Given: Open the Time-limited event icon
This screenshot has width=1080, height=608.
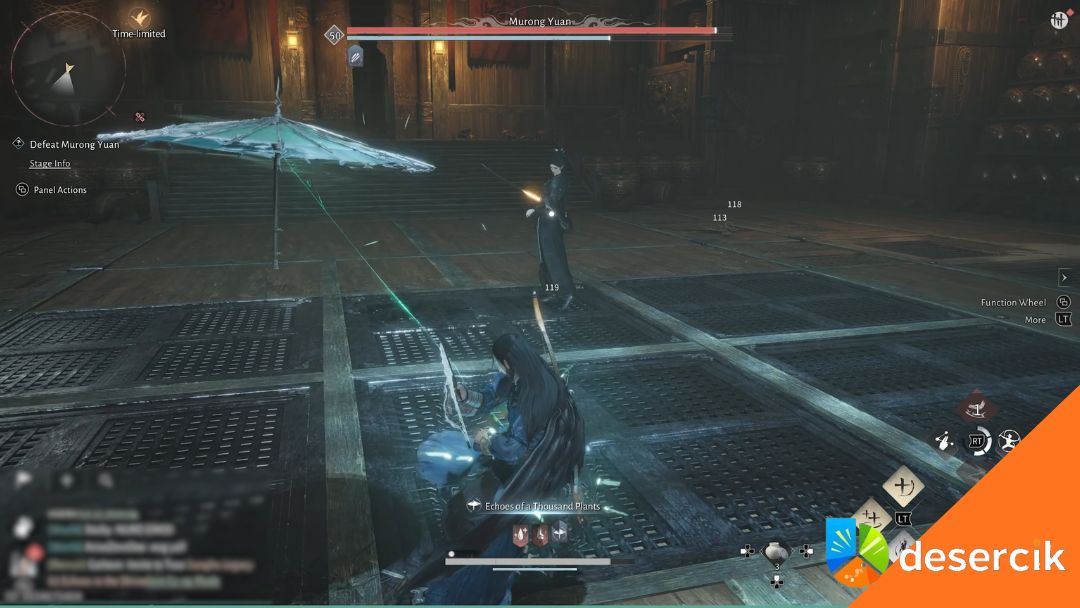Looking at the screenshot, I should tap(140, 16).
